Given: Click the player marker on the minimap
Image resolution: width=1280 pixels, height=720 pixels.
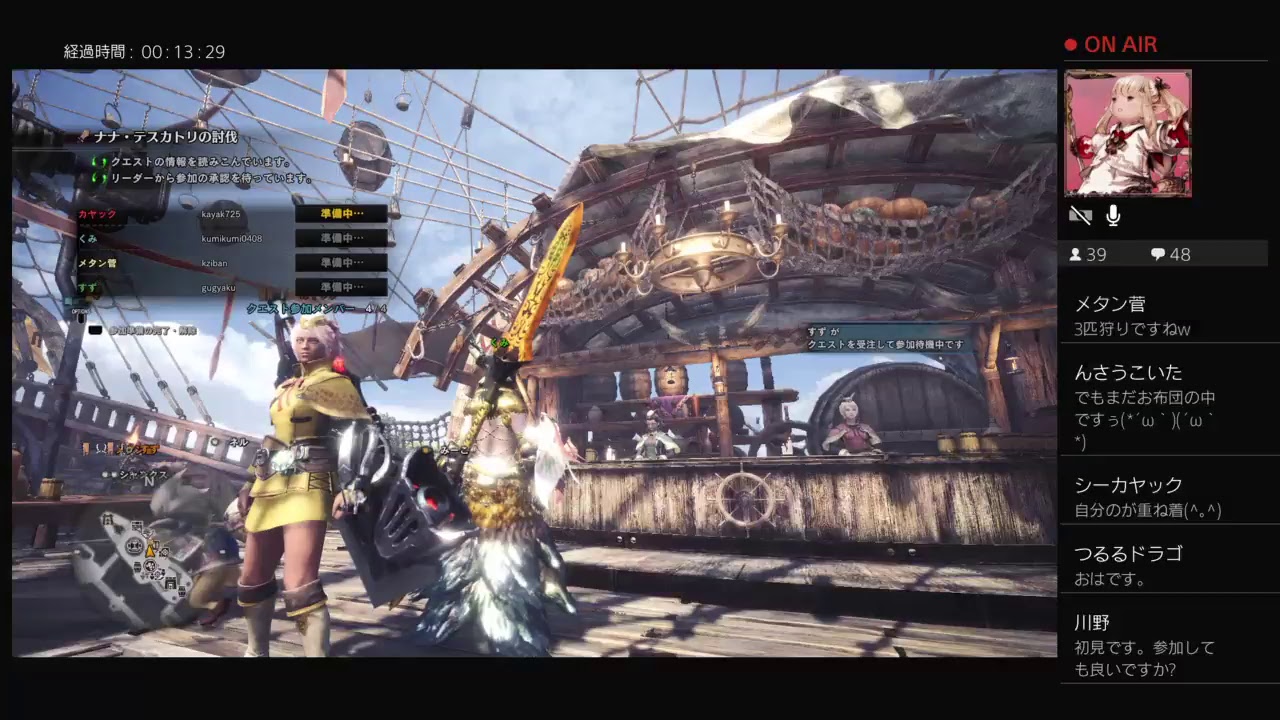Looking at the screenshot, I should pyautogui.click(x=152, y=549).
